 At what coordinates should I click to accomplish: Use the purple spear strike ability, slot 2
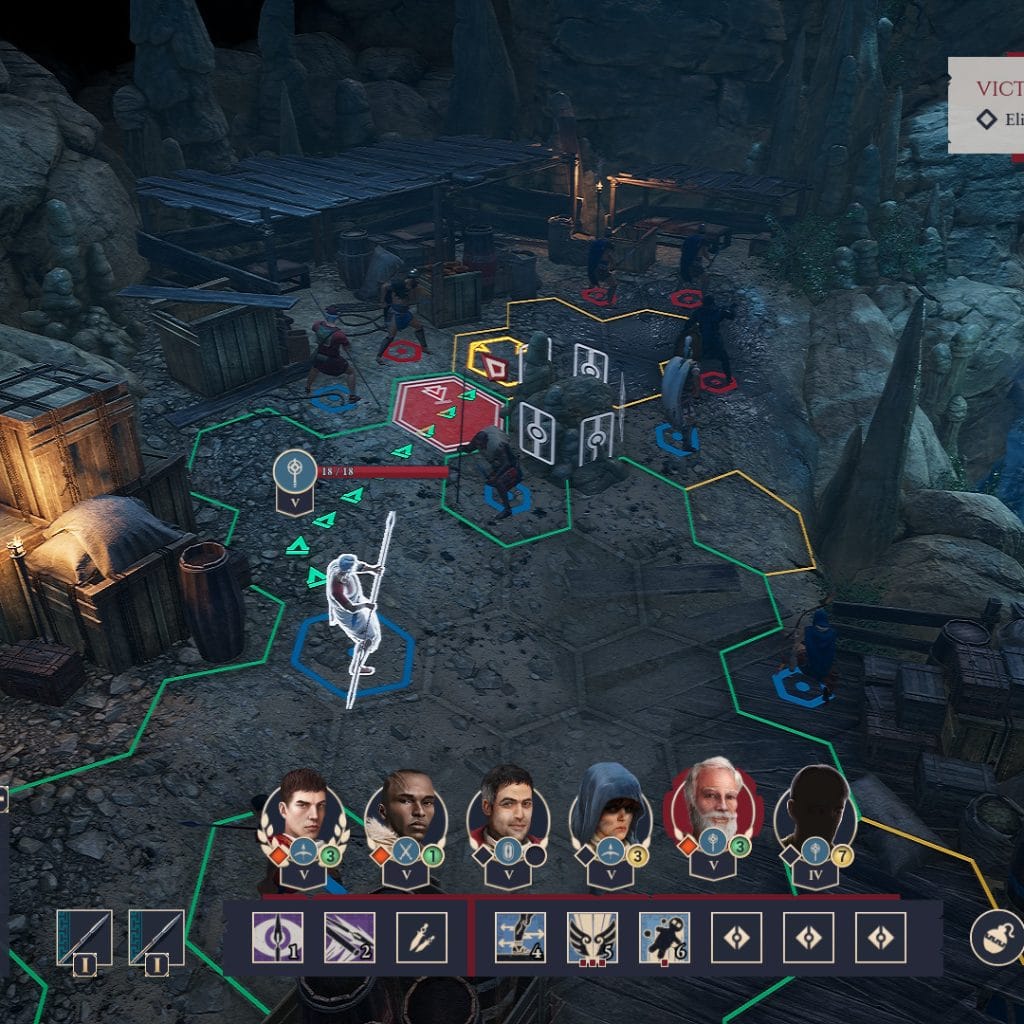pyautogui.click(x=349, y=937)
